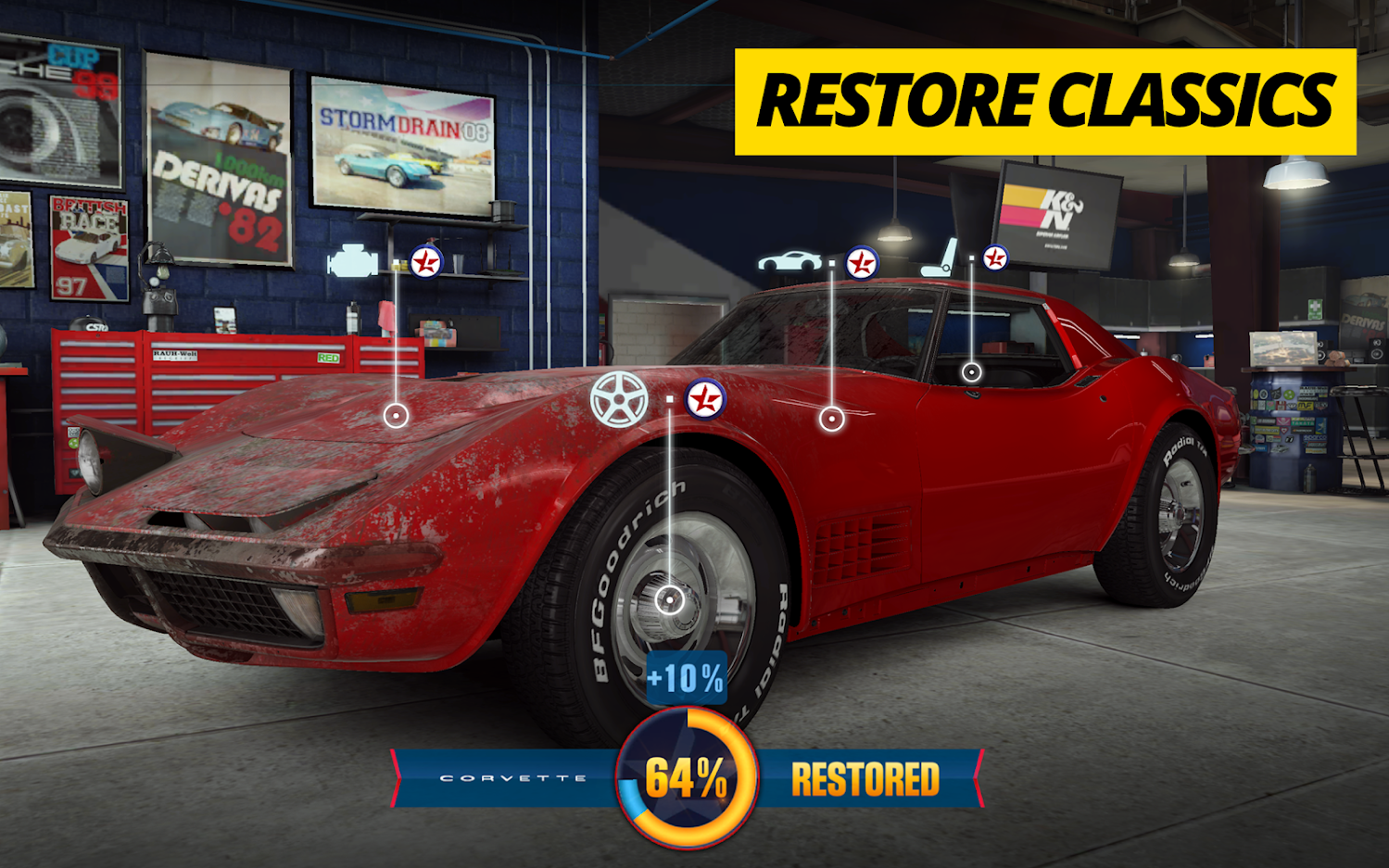Click the RESTORE CLASSICS headline banner
1389x868 pixels.
click(1045, 97)
